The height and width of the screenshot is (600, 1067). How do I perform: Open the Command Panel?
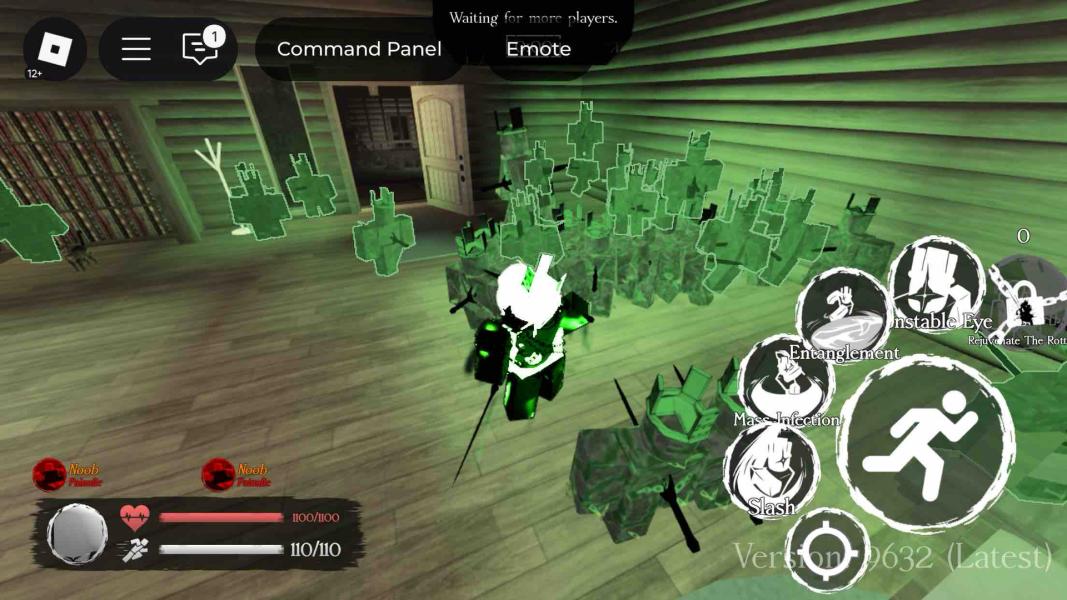click(x=359, y=49)
